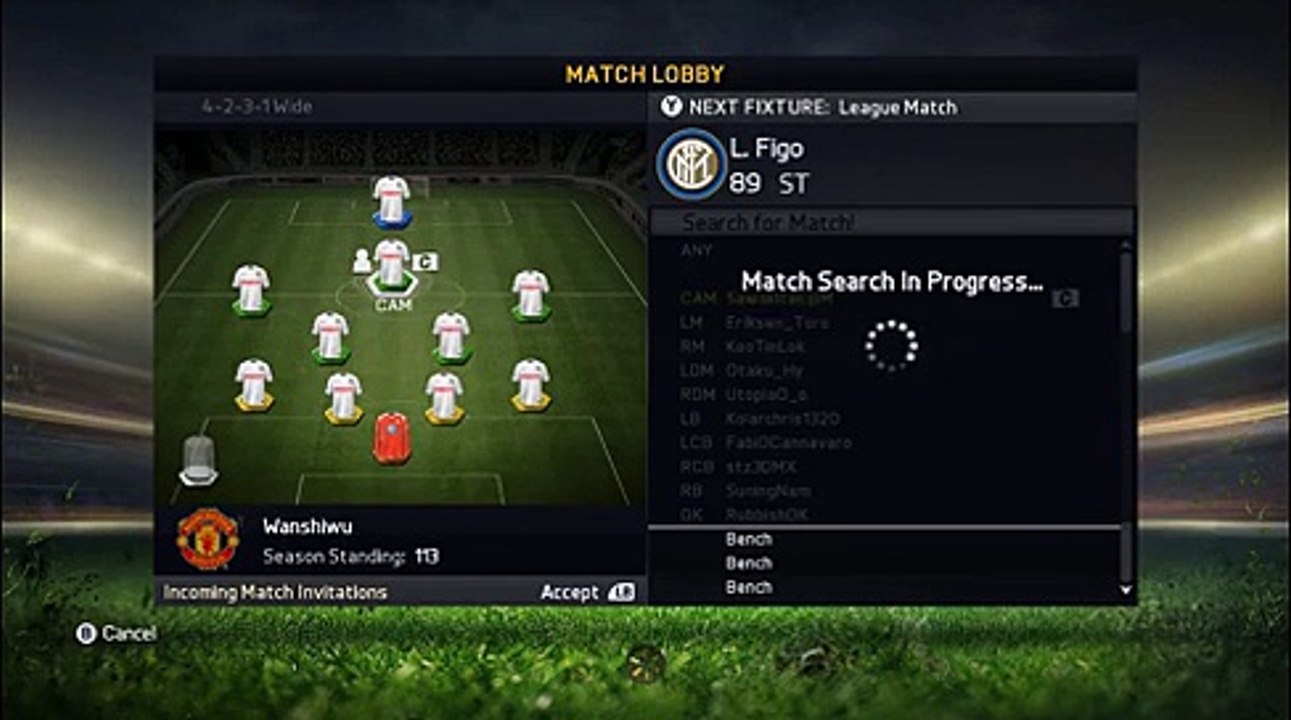Screen dimensions: 1291x720
Task: Select the LDM row Otaku_Hy
Action: pyautogui.click(x=764, y=371)
